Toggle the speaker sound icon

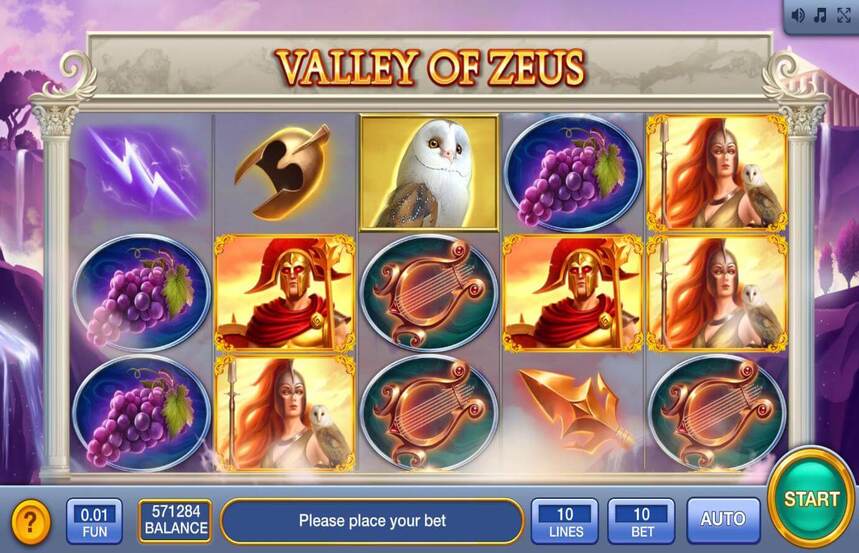click(x=798, y=15)
